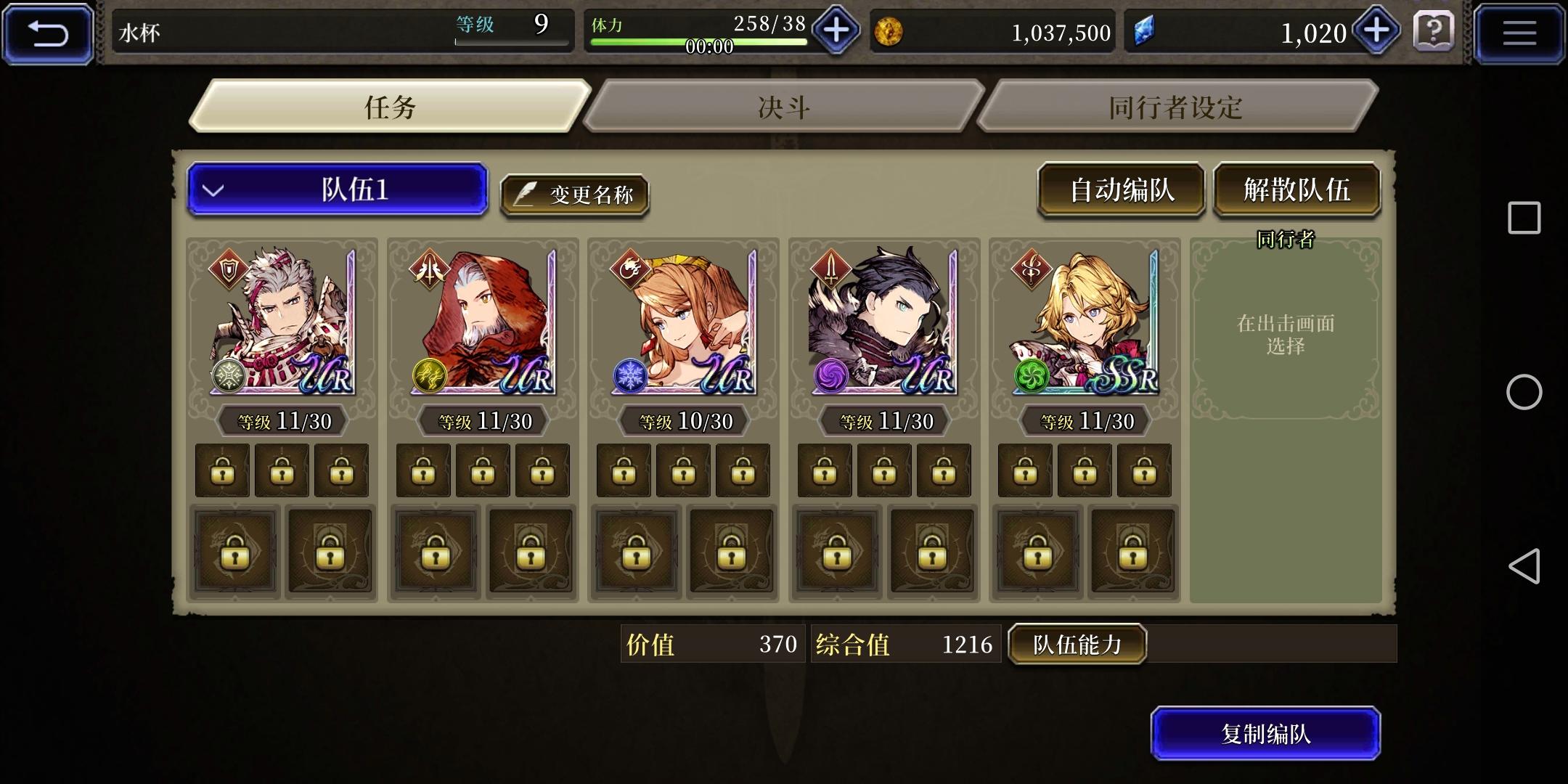The height and width of the screenshot is (784, 1568).
Task: Tap the 复制编队 button
Action: pyautogui.click(x=1266, y=734)
